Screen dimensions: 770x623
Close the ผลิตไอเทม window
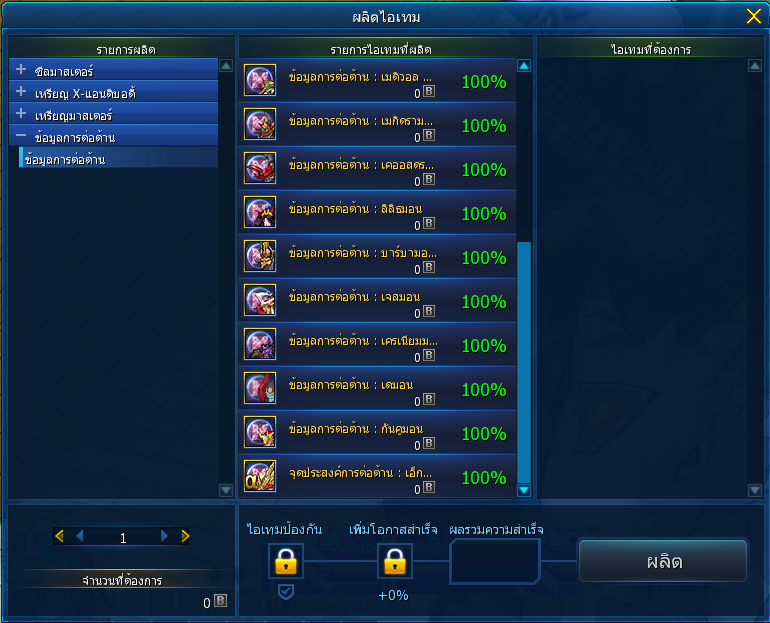[x=753, y=15]
